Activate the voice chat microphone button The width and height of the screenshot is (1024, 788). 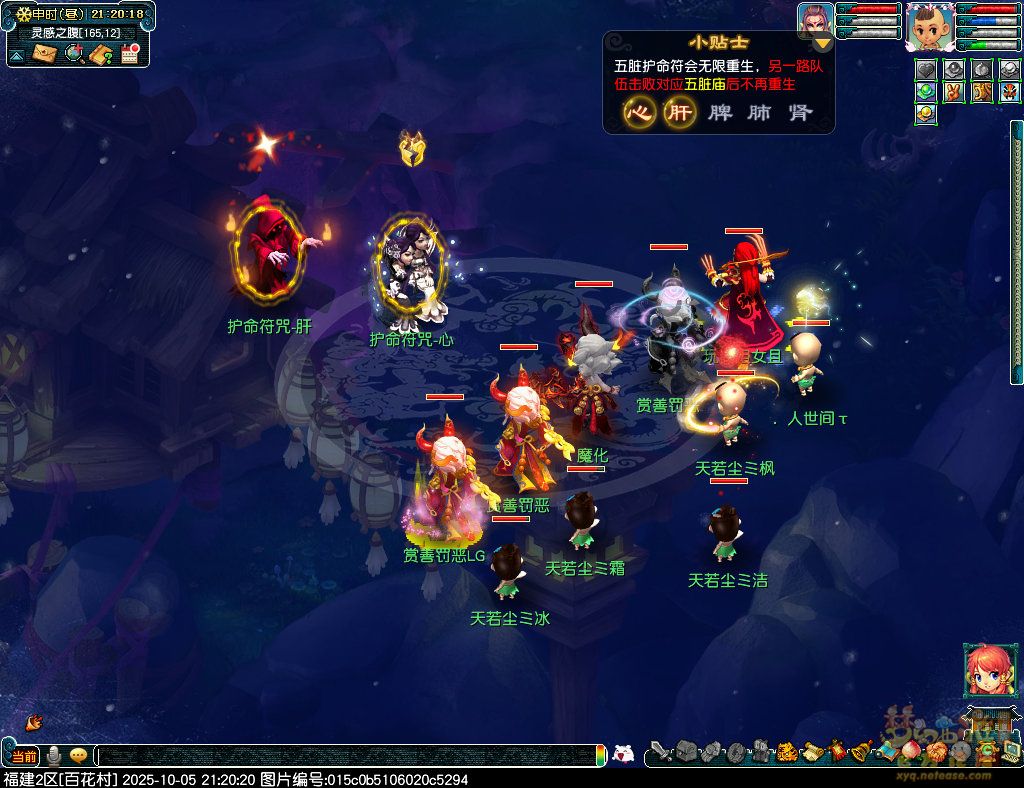pos(54,755)
